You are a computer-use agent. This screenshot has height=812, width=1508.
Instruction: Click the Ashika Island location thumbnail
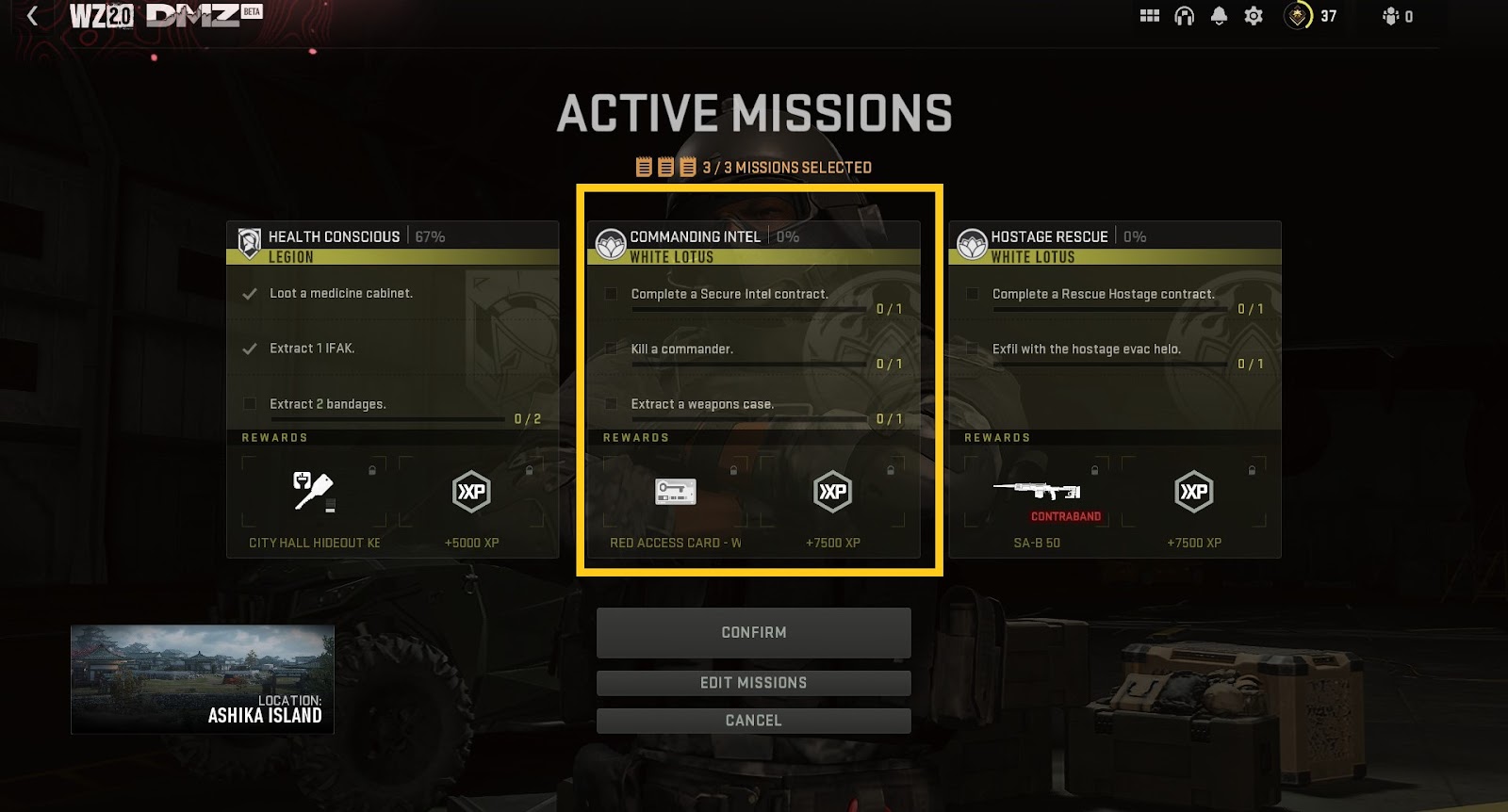pyautogui.click(x=203, y=679)
